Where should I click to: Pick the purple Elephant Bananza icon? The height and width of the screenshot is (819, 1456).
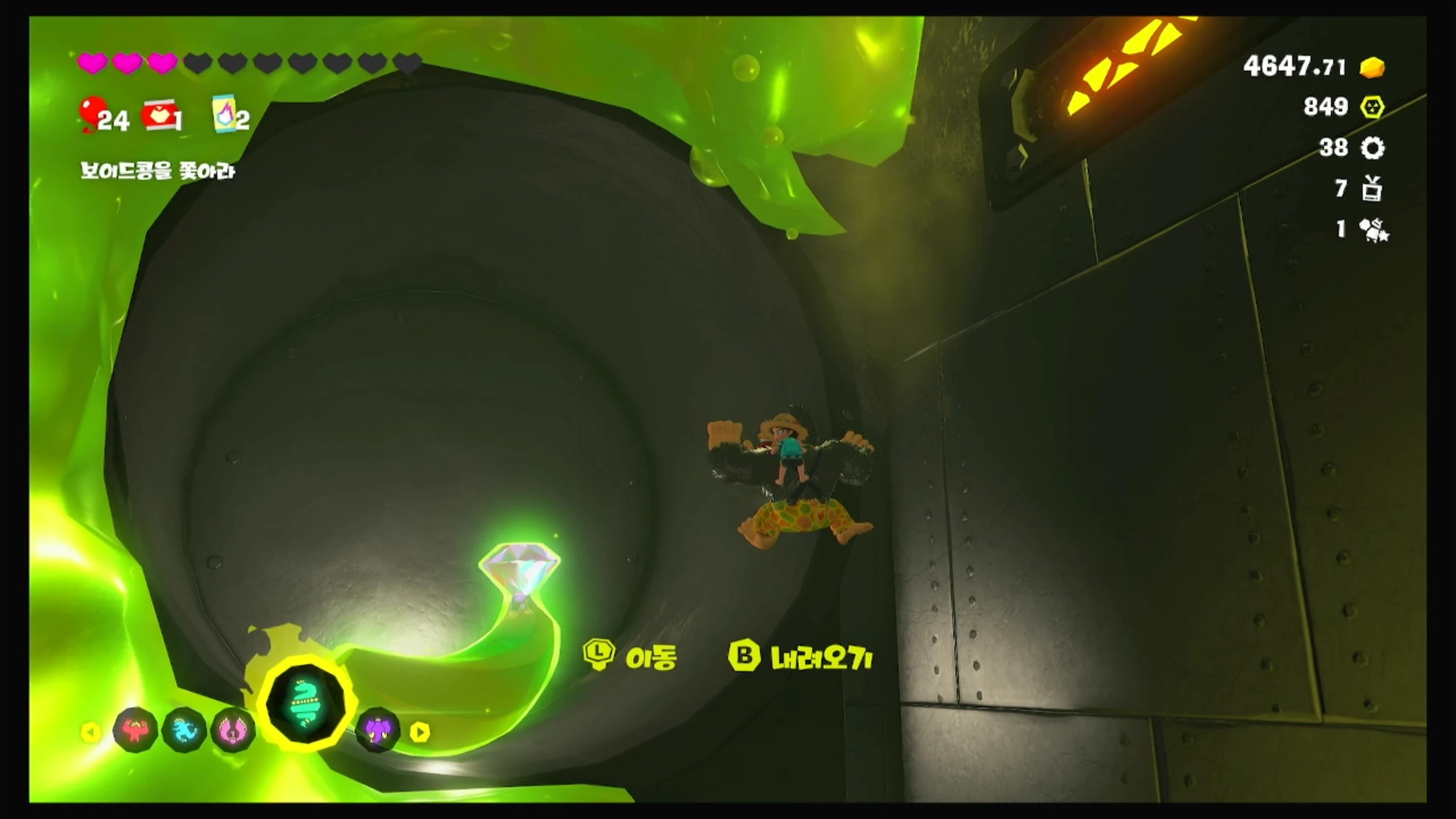tap(377, 730)
